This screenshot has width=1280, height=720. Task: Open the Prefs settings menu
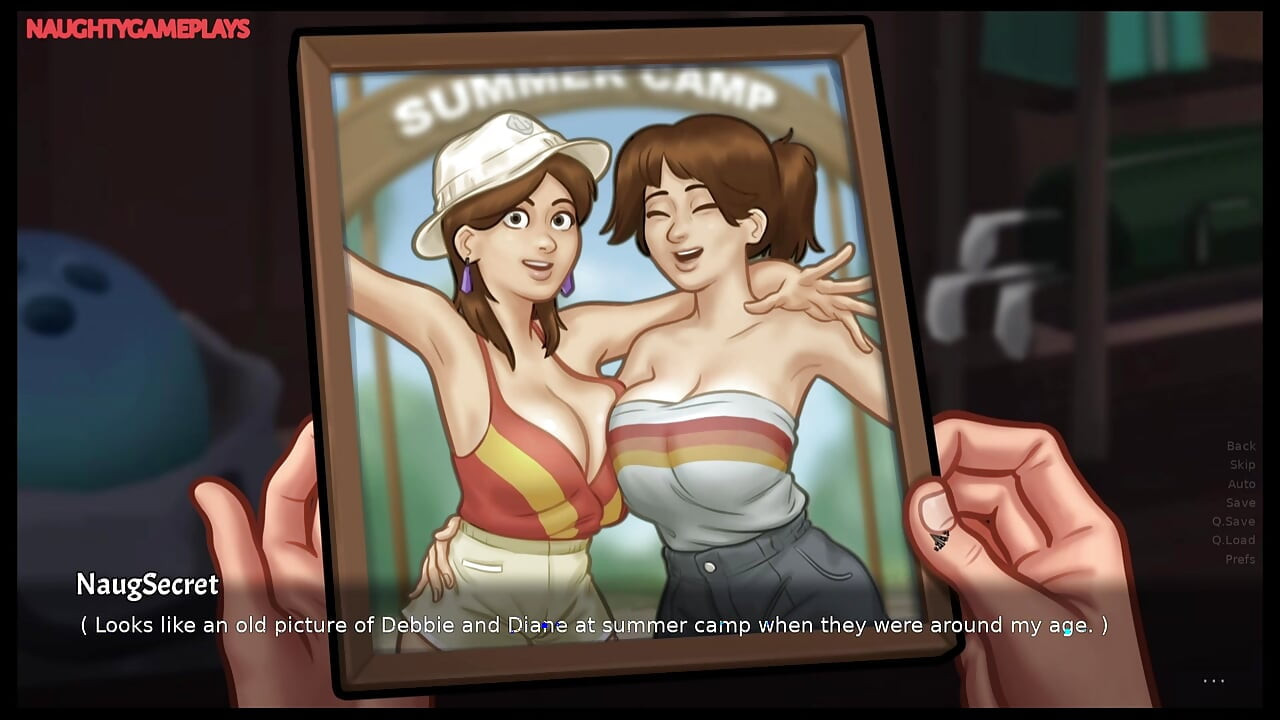coord(1240,559)
